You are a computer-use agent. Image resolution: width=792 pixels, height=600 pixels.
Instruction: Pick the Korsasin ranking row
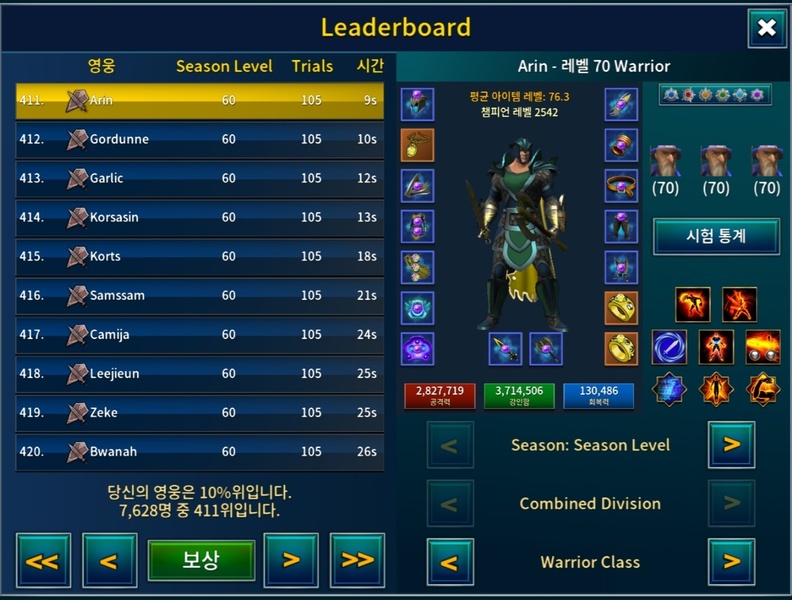[x=199, y=218]
